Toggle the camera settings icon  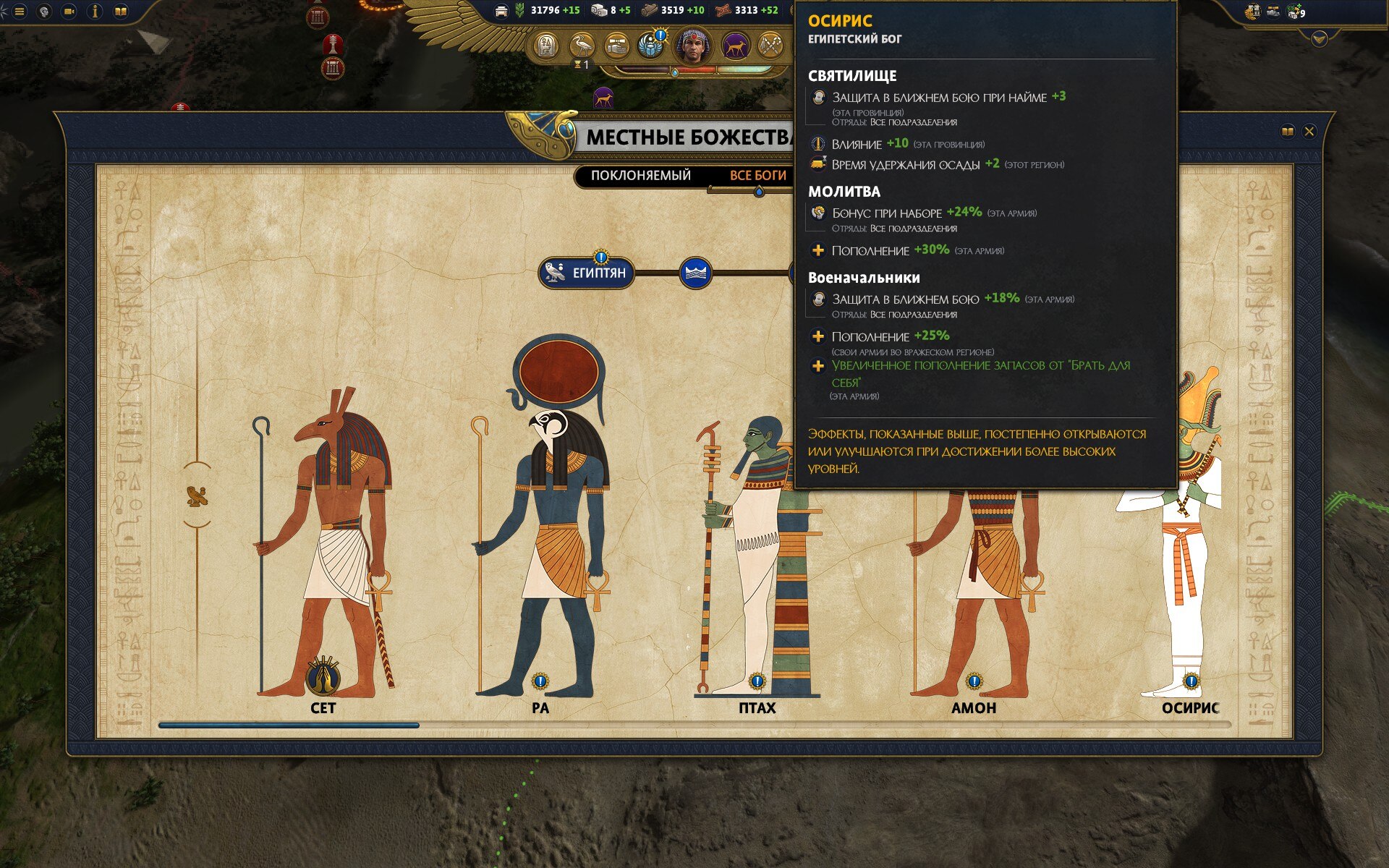[x=69, y=12]
